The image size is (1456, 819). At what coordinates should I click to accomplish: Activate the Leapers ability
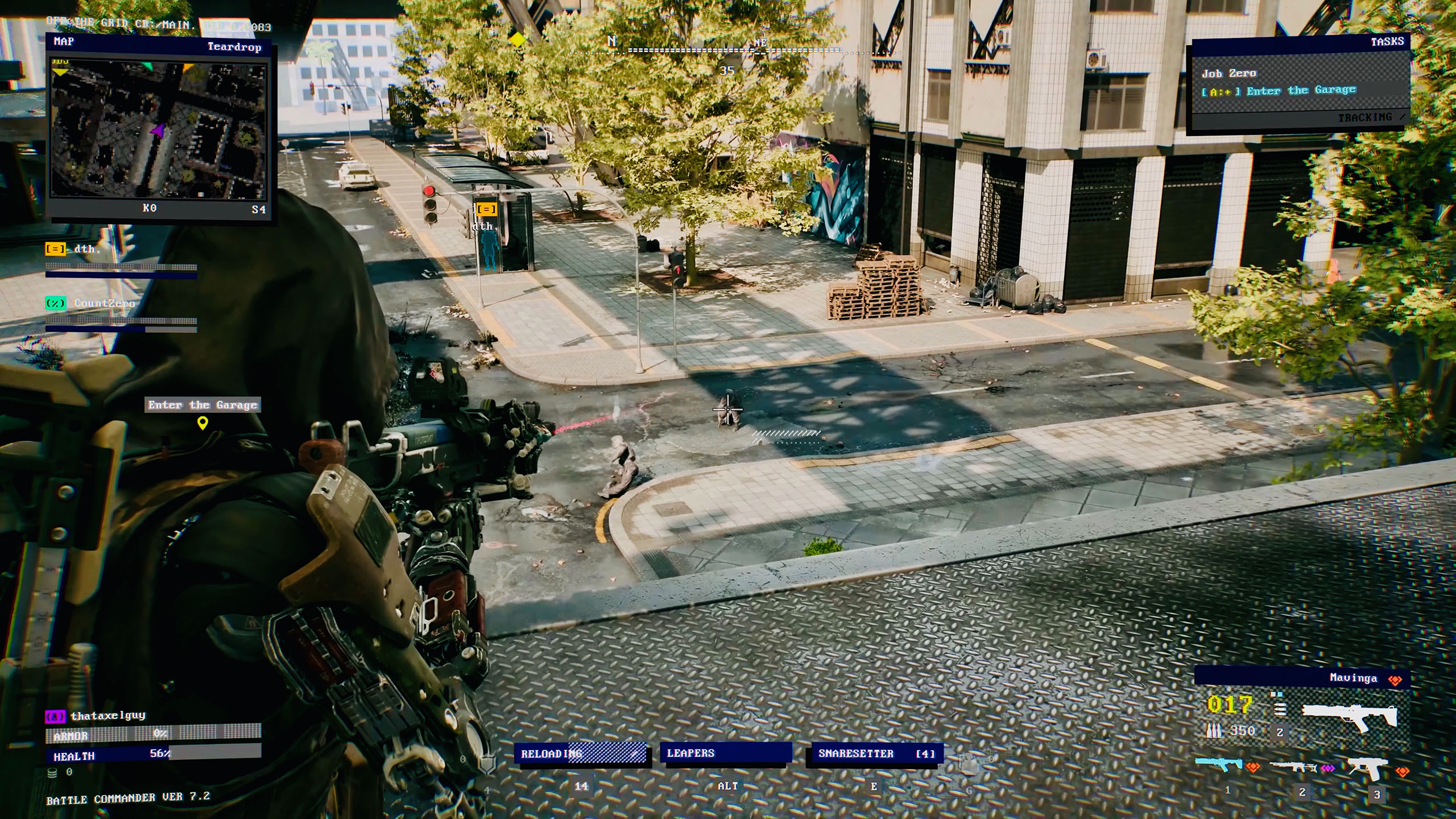click(x=725, y=754)
